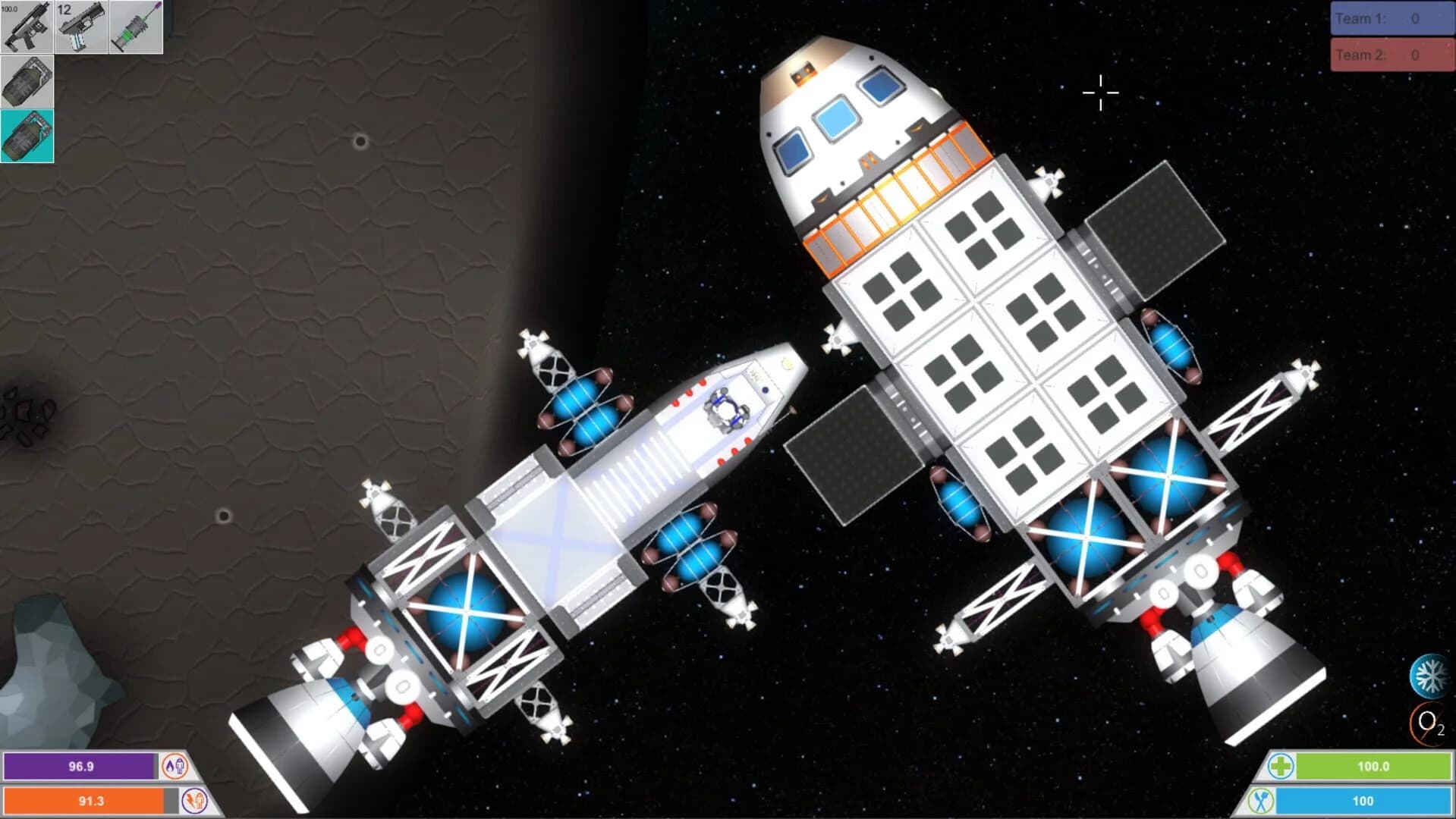The image size is (1456, 819).
Task: Click the purple bar reading 96.9
Action: (x=80, y=767)
